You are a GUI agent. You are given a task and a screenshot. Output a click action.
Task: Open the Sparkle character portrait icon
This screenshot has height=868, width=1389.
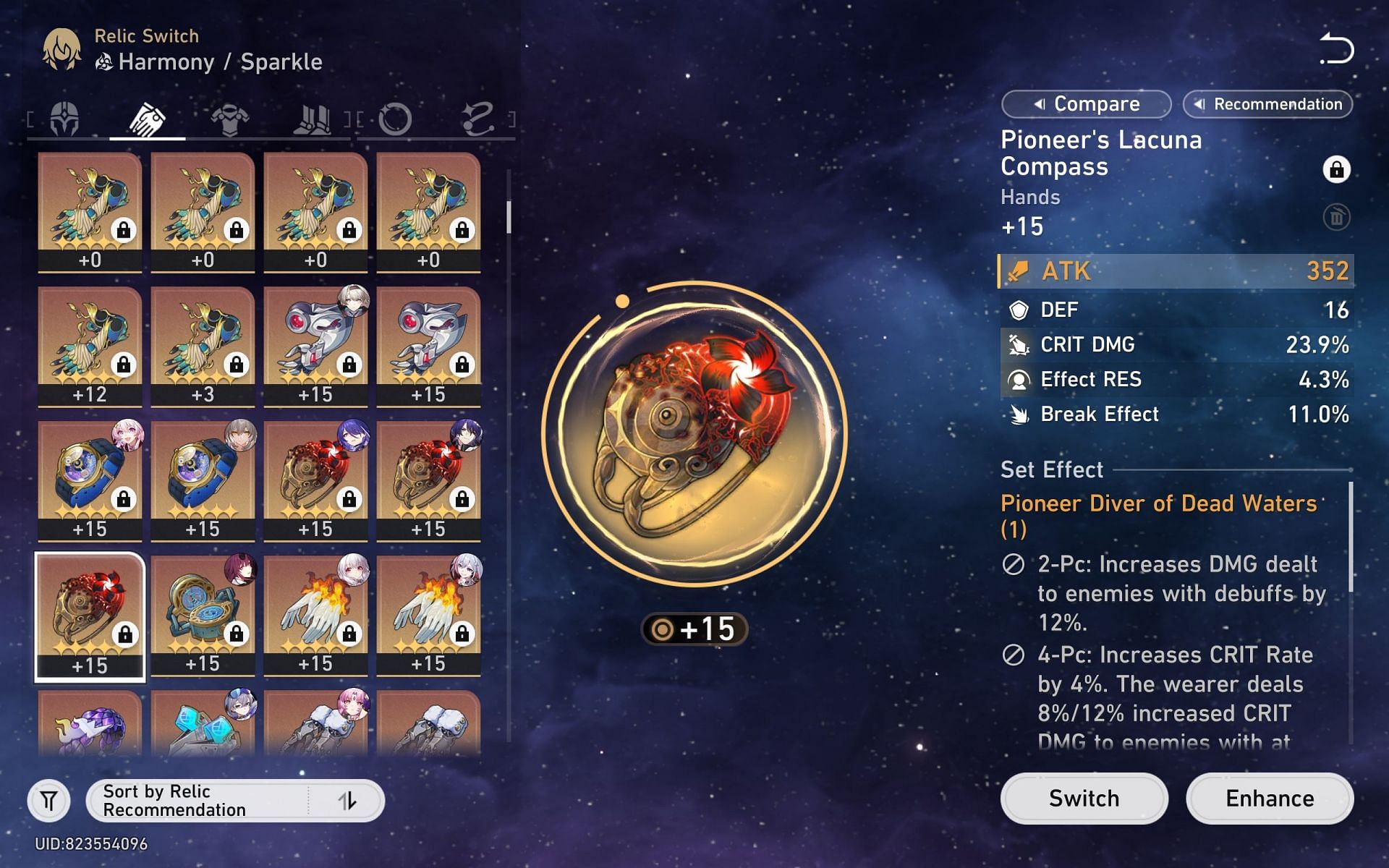[61, 49]
